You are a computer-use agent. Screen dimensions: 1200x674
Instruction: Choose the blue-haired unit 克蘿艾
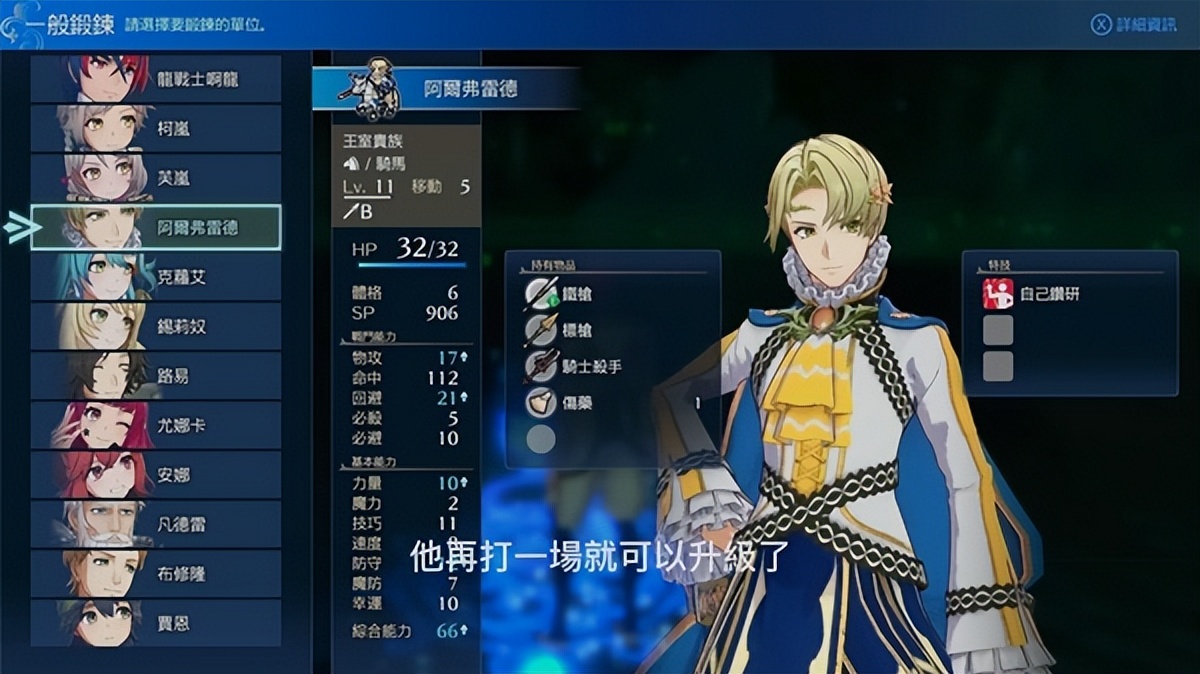point(155,277)
